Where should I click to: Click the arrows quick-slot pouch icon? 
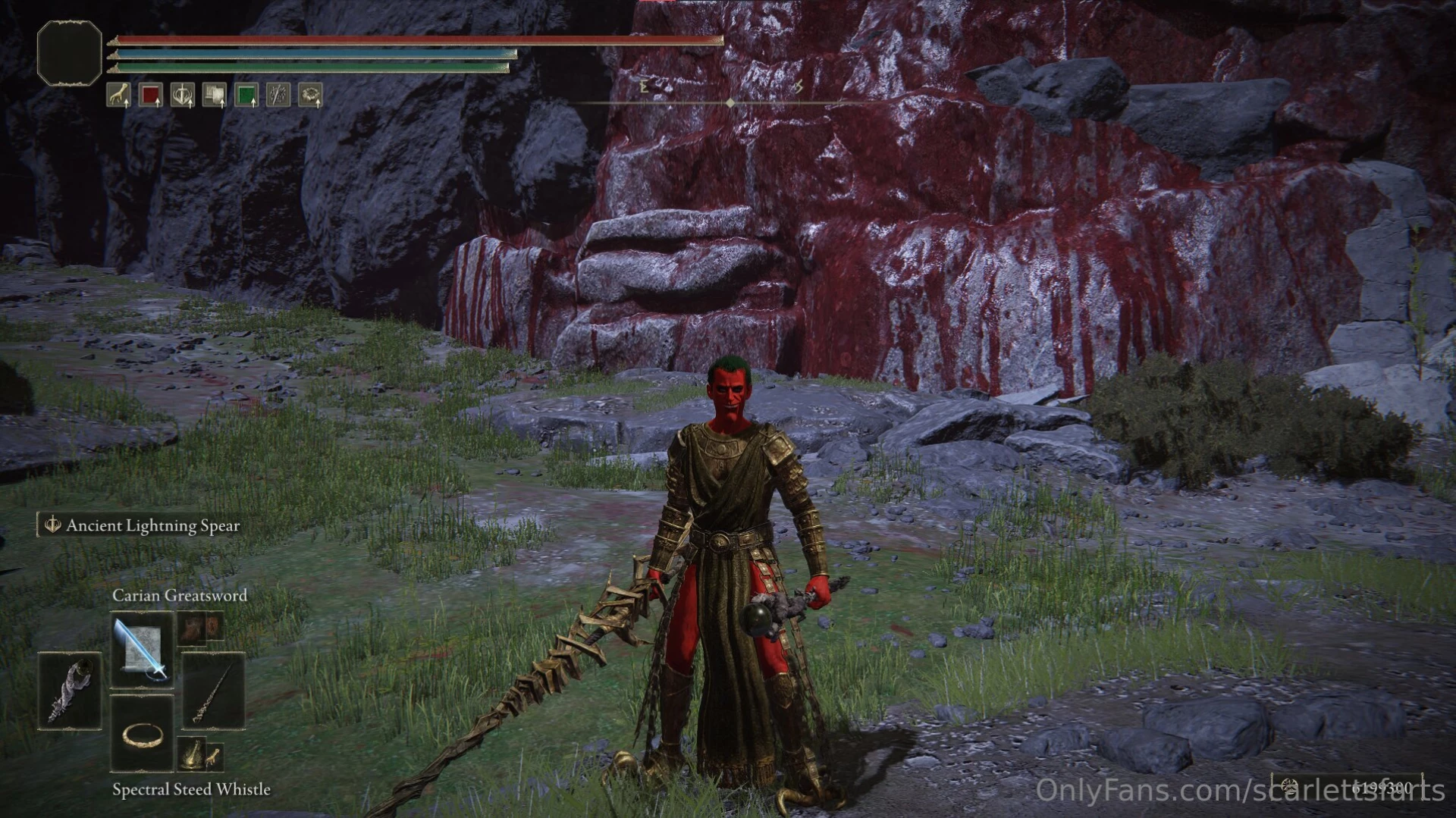click(x=277, y=94)
